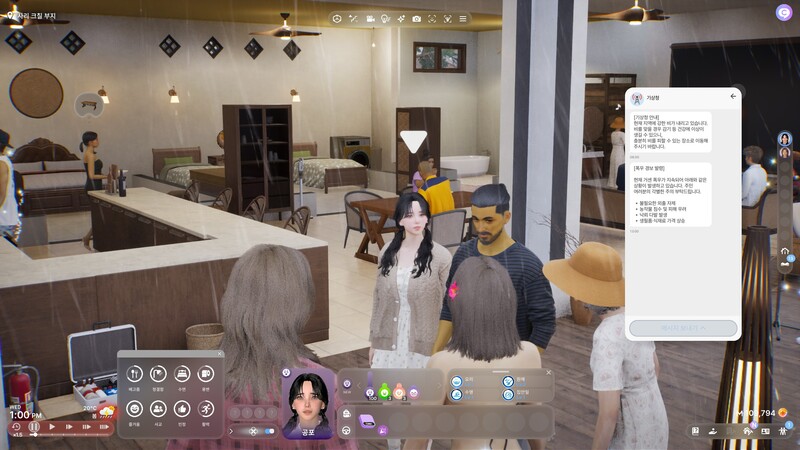800x450 pixels.
Task: Open the camera photo mode icon
Action: click(416, 18)
